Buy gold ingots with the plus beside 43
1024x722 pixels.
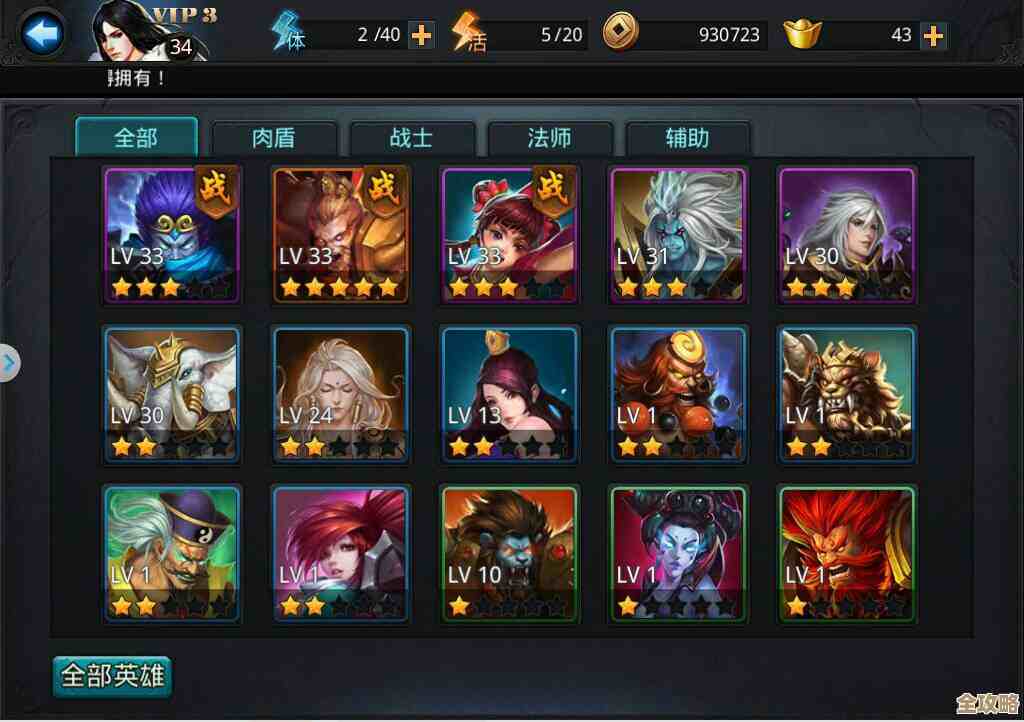click(x=933, y=35)
